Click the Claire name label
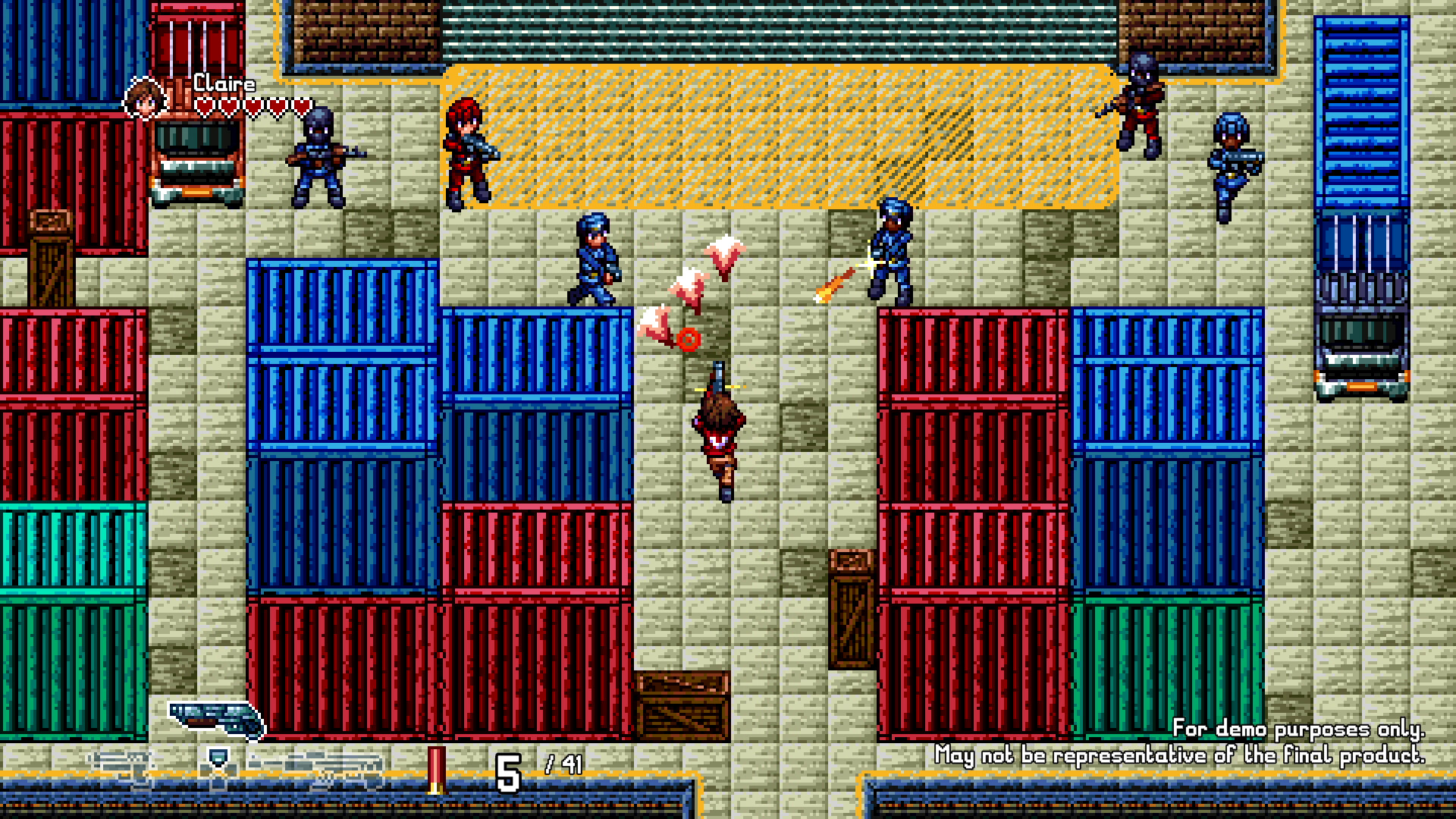This screenshot has width=1456, height=819. click(x=224, y=83)
